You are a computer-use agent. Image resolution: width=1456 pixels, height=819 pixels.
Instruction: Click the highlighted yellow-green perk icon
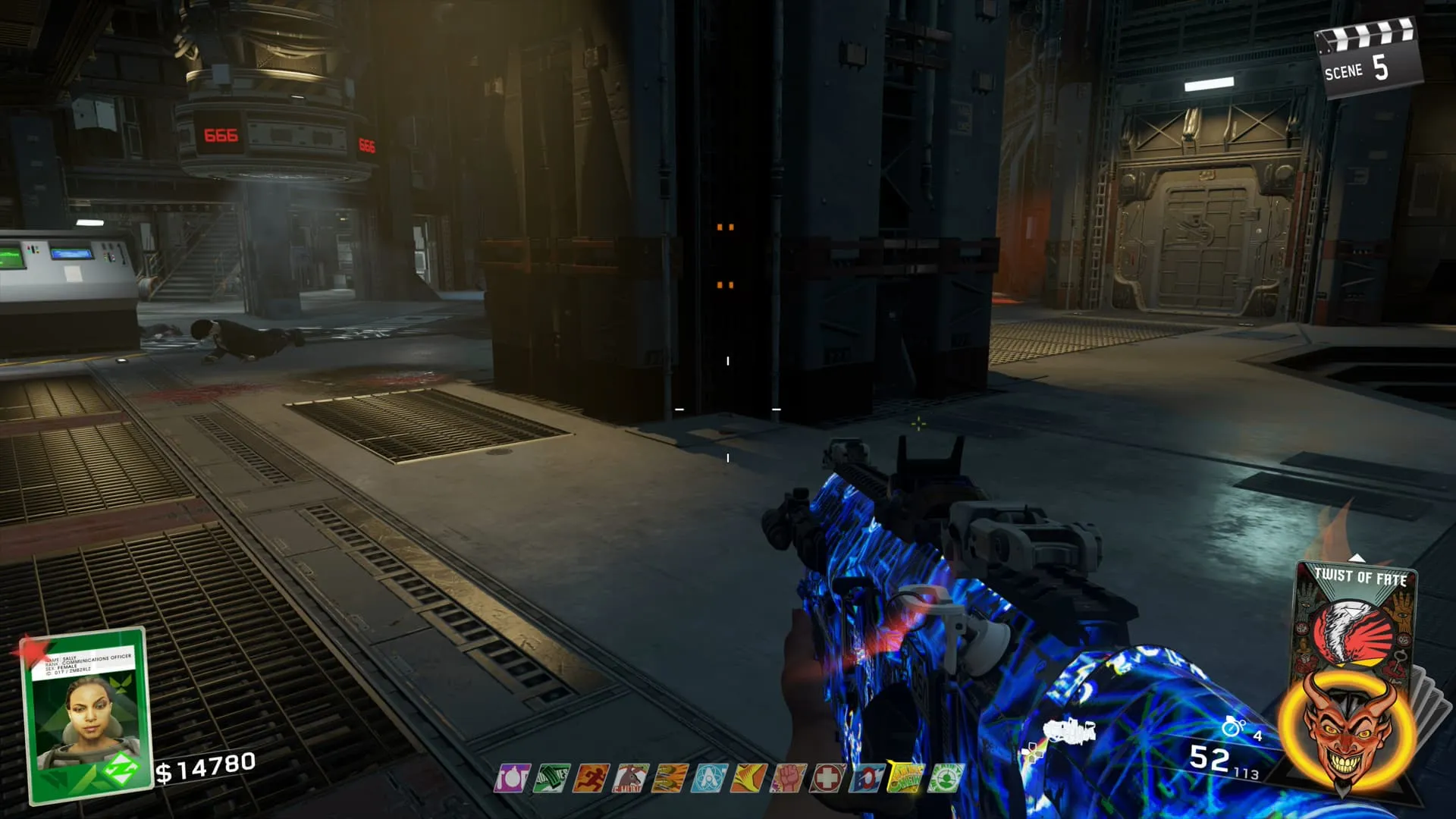click(906, 778)
